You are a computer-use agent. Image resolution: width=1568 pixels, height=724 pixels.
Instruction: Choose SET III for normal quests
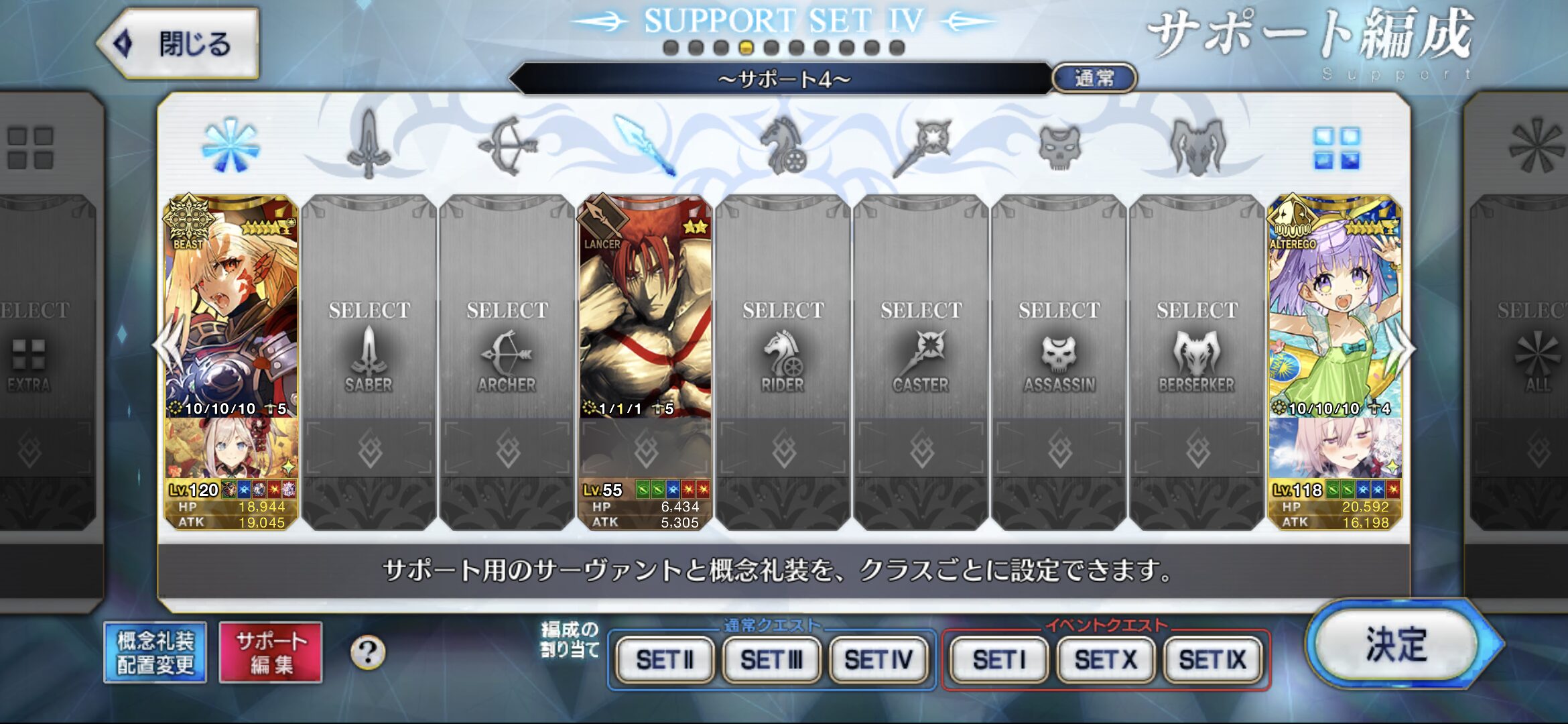tap(771, 660)
